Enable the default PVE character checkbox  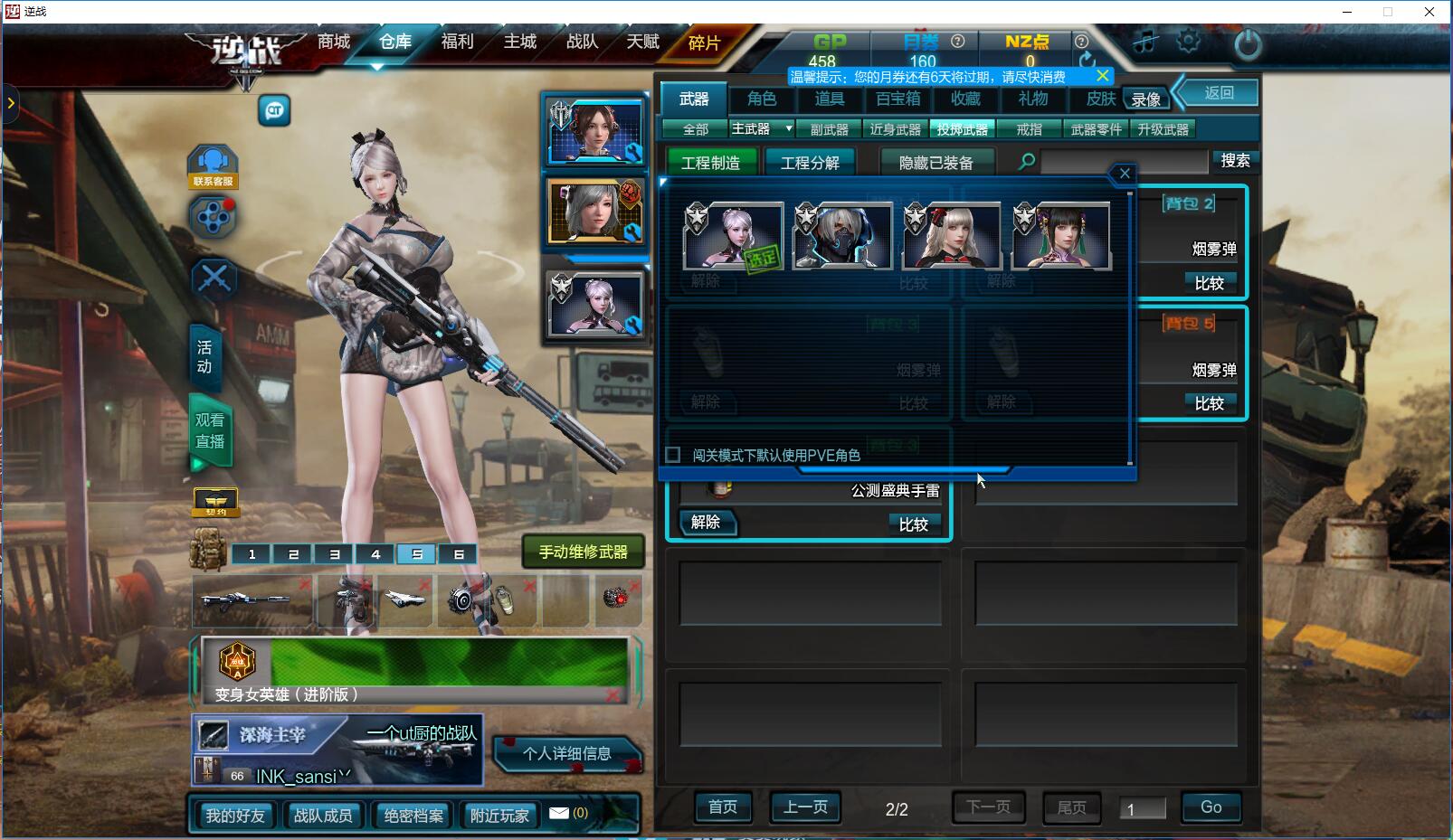(673, 455)
